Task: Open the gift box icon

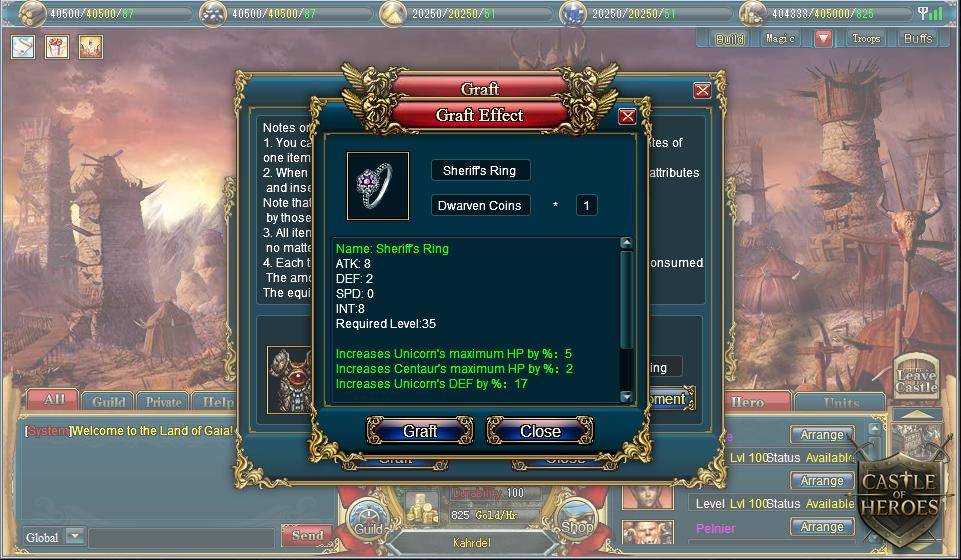Action: click(57, 47)
